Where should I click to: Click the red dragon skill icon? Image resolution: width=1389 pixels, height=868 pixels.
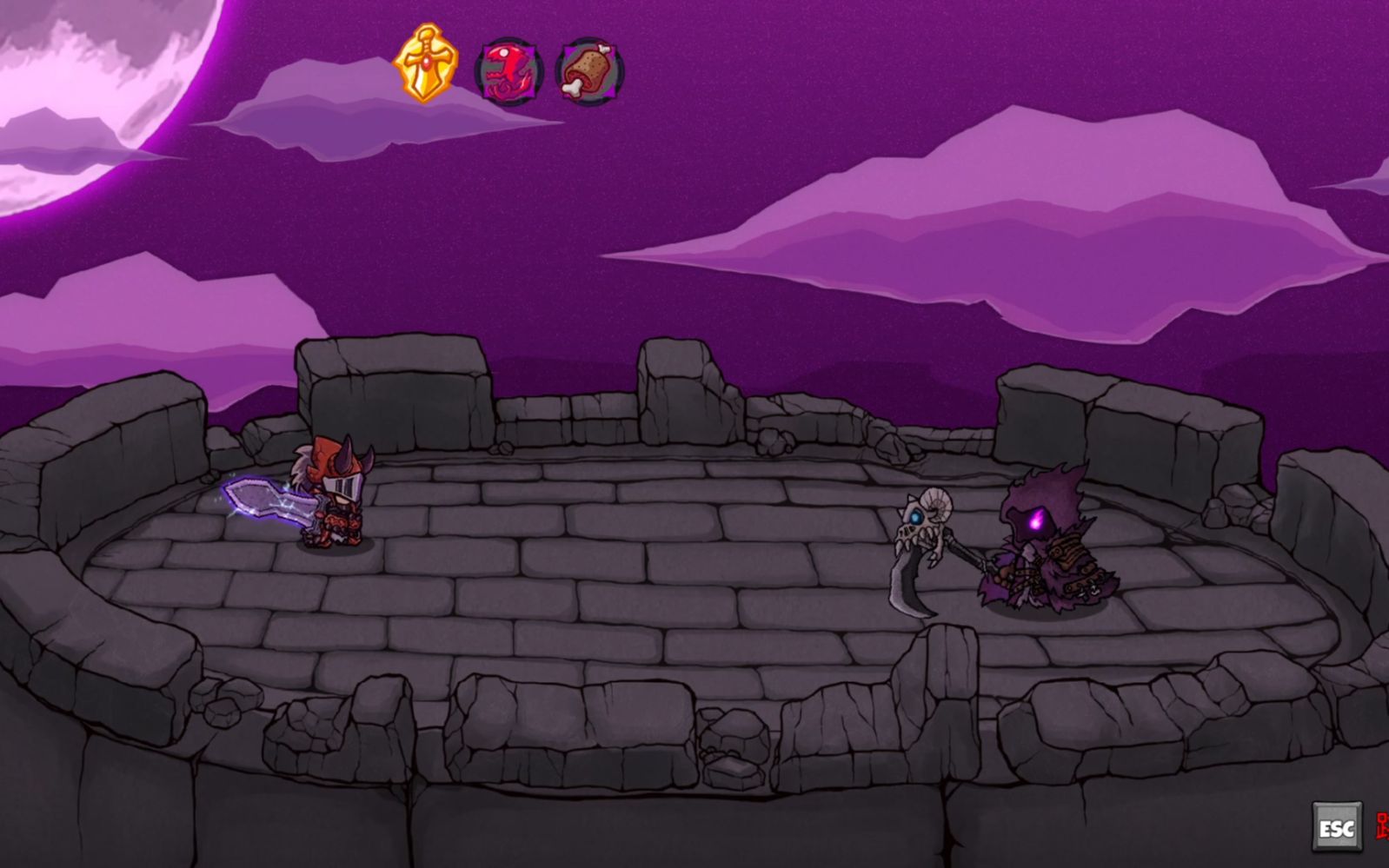[x=508, y=70]
